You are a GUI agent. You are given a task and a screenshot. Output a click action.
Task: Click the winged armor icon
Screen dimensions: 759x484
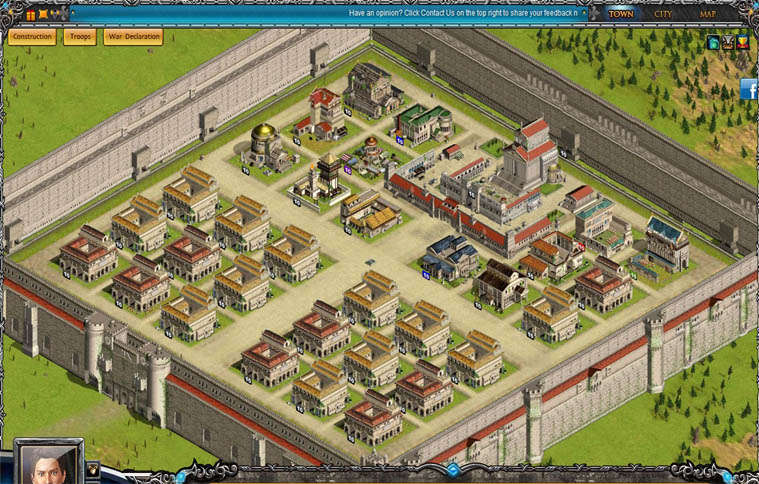pos(728,43)
